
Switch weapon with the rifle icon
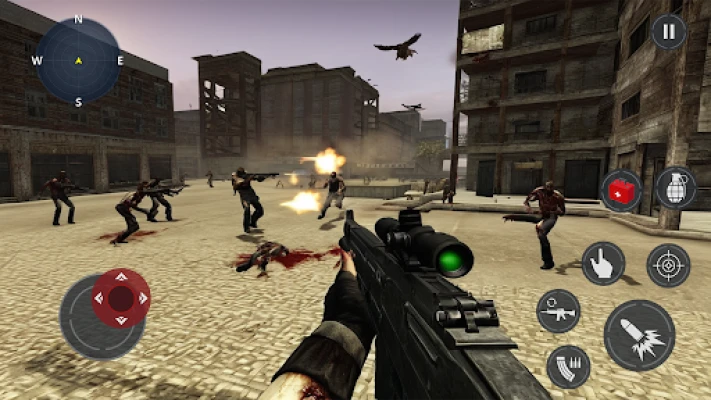point(558,311)
